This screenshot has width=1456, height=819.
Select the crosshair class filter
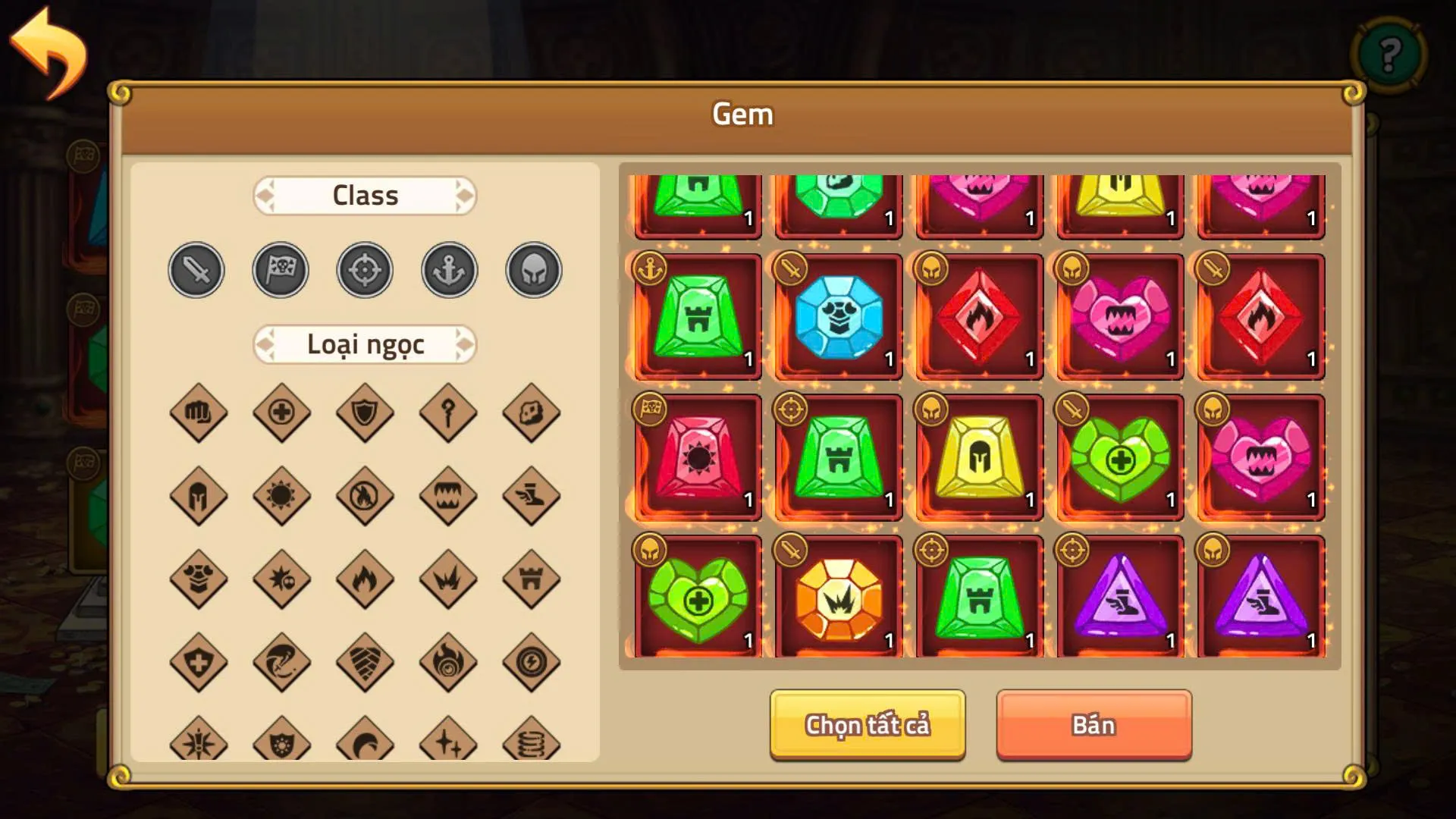(365, 270)
